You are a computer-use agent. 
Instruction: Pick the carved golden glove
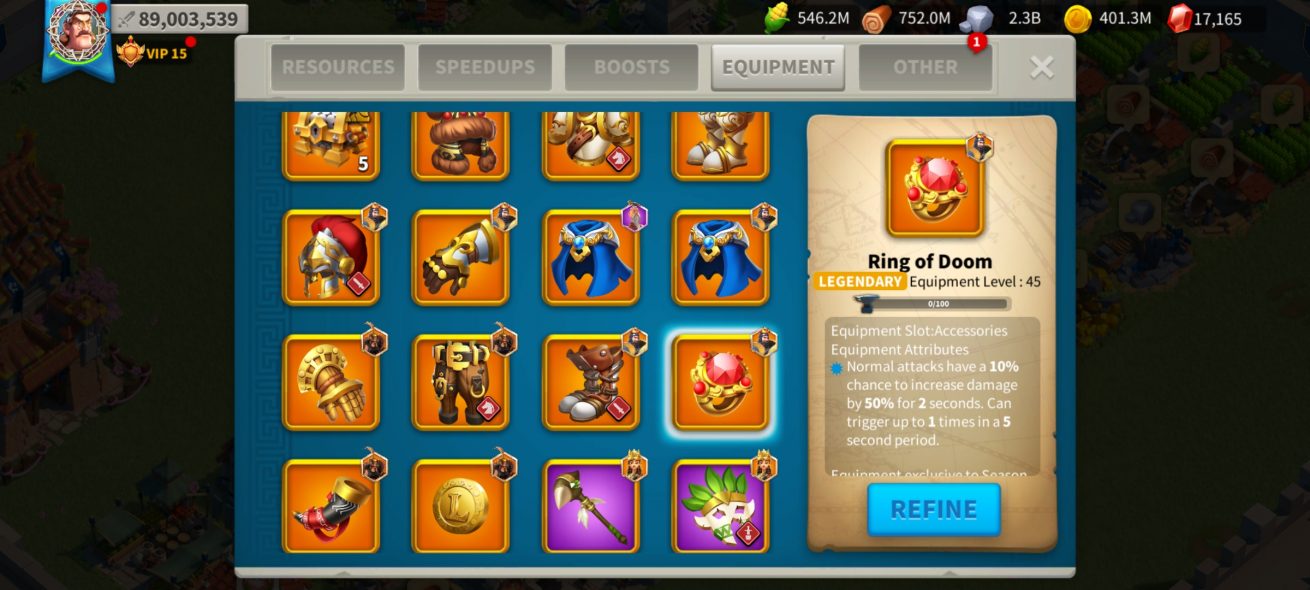(331, 383)
